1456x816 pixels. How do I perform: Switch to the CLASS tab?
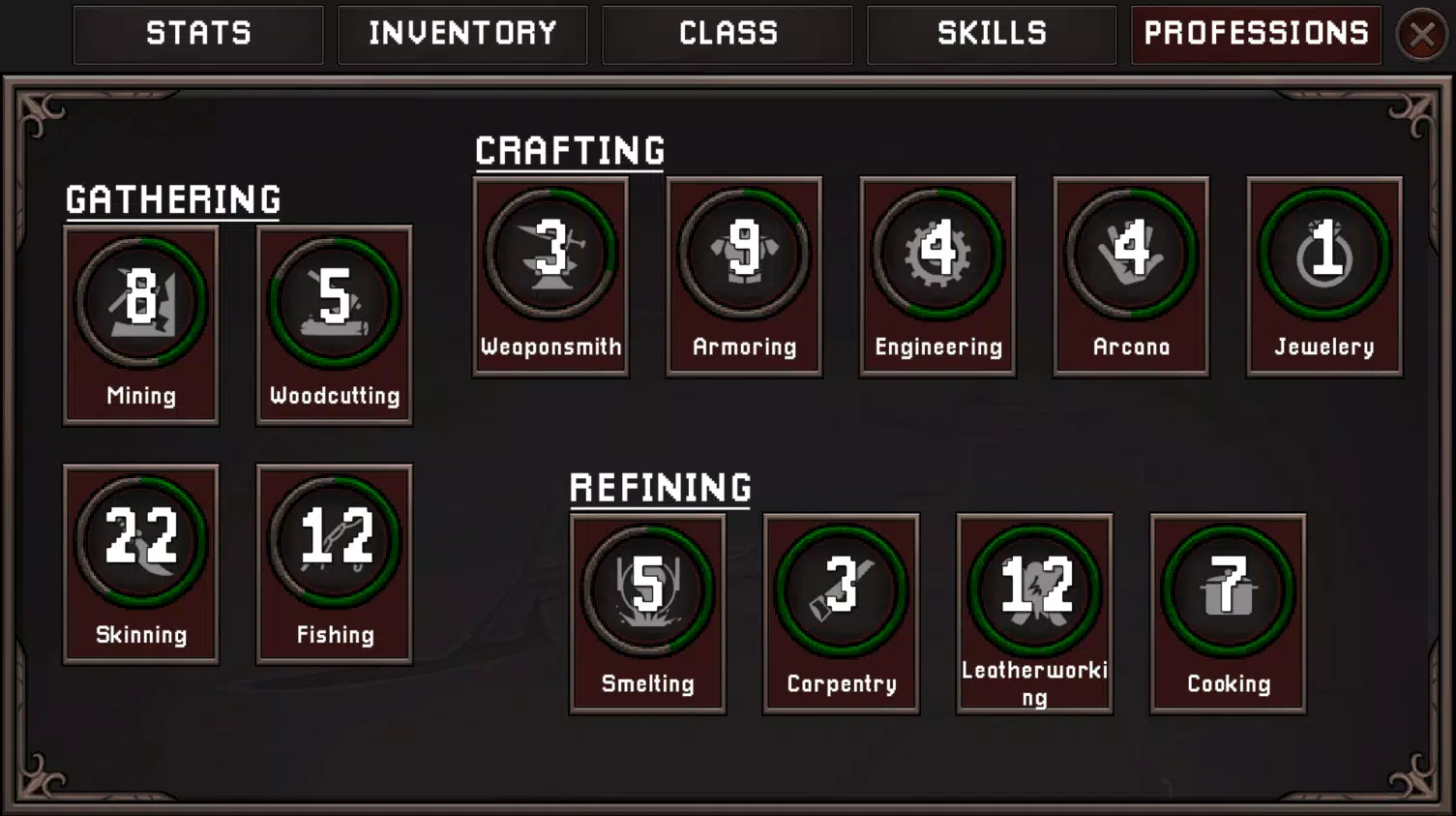(727, 35)
